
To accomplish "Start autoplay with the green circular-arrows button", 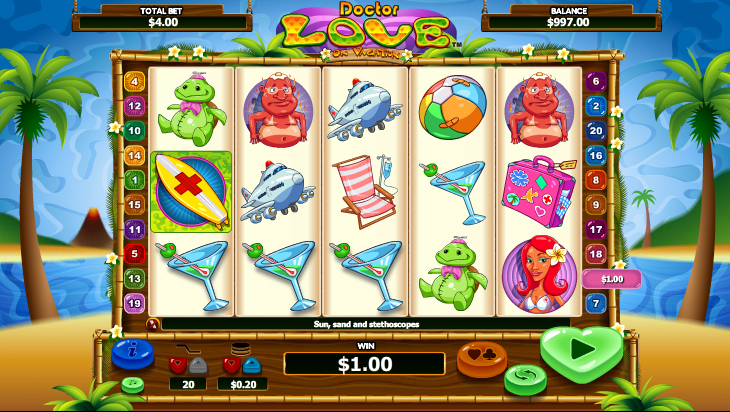I will click(x=524, y=379).
